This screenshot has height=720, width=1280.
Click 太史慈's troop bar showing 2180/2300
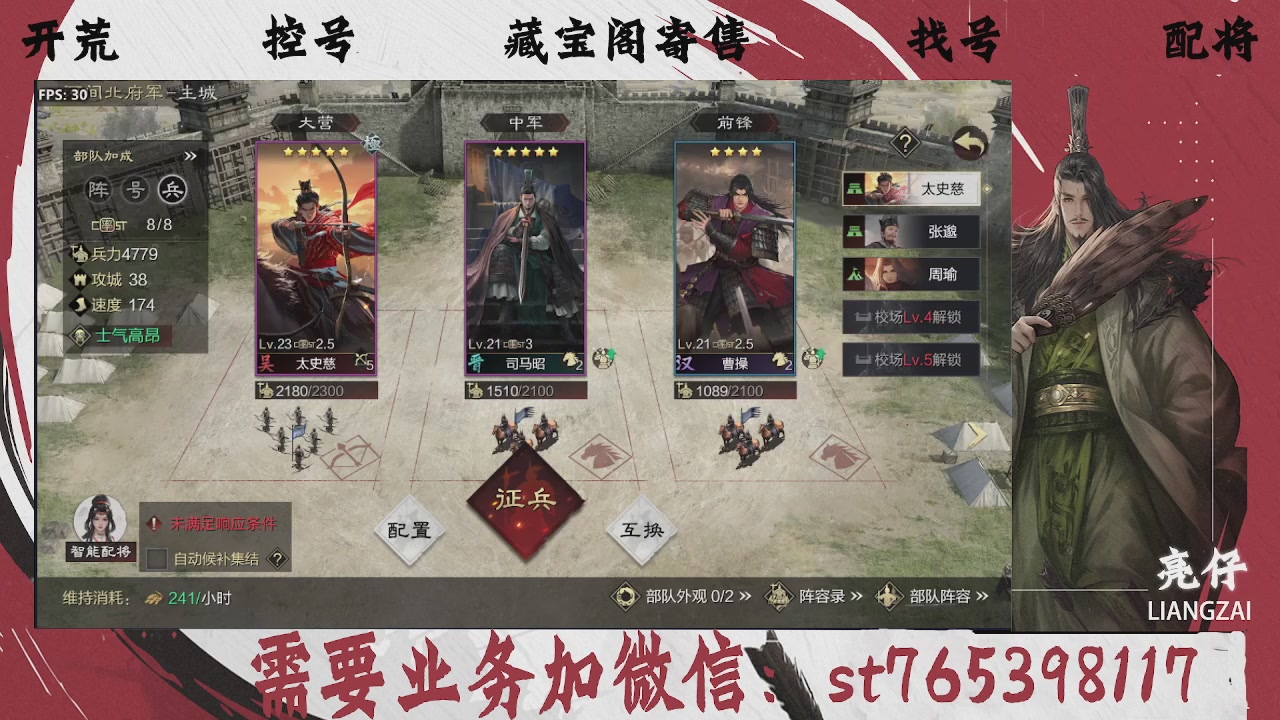click(315, 390)
